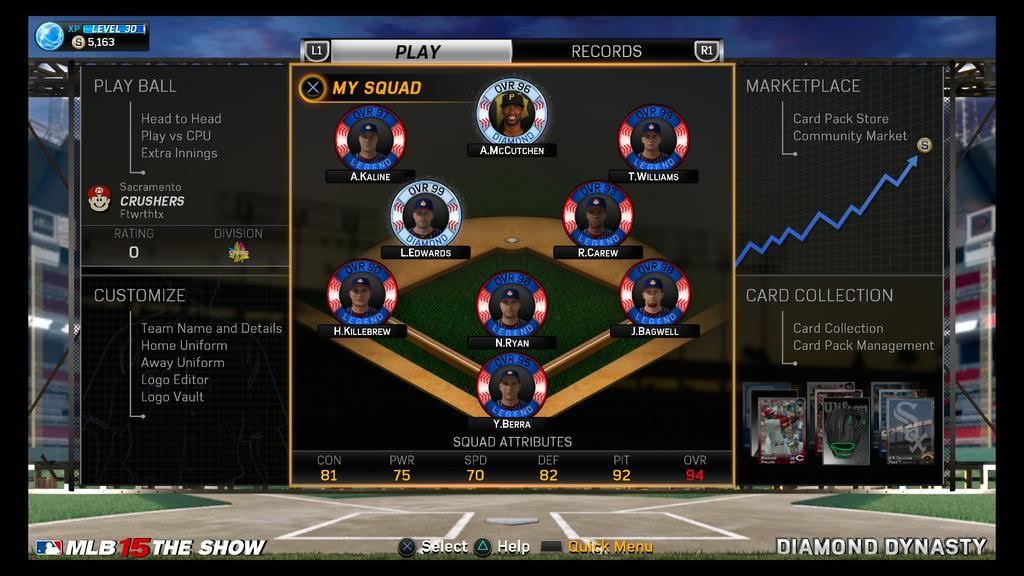Select the A.McCutchen player card
Viewport: 1024px width, 576px height.
(x=511, y=112)
